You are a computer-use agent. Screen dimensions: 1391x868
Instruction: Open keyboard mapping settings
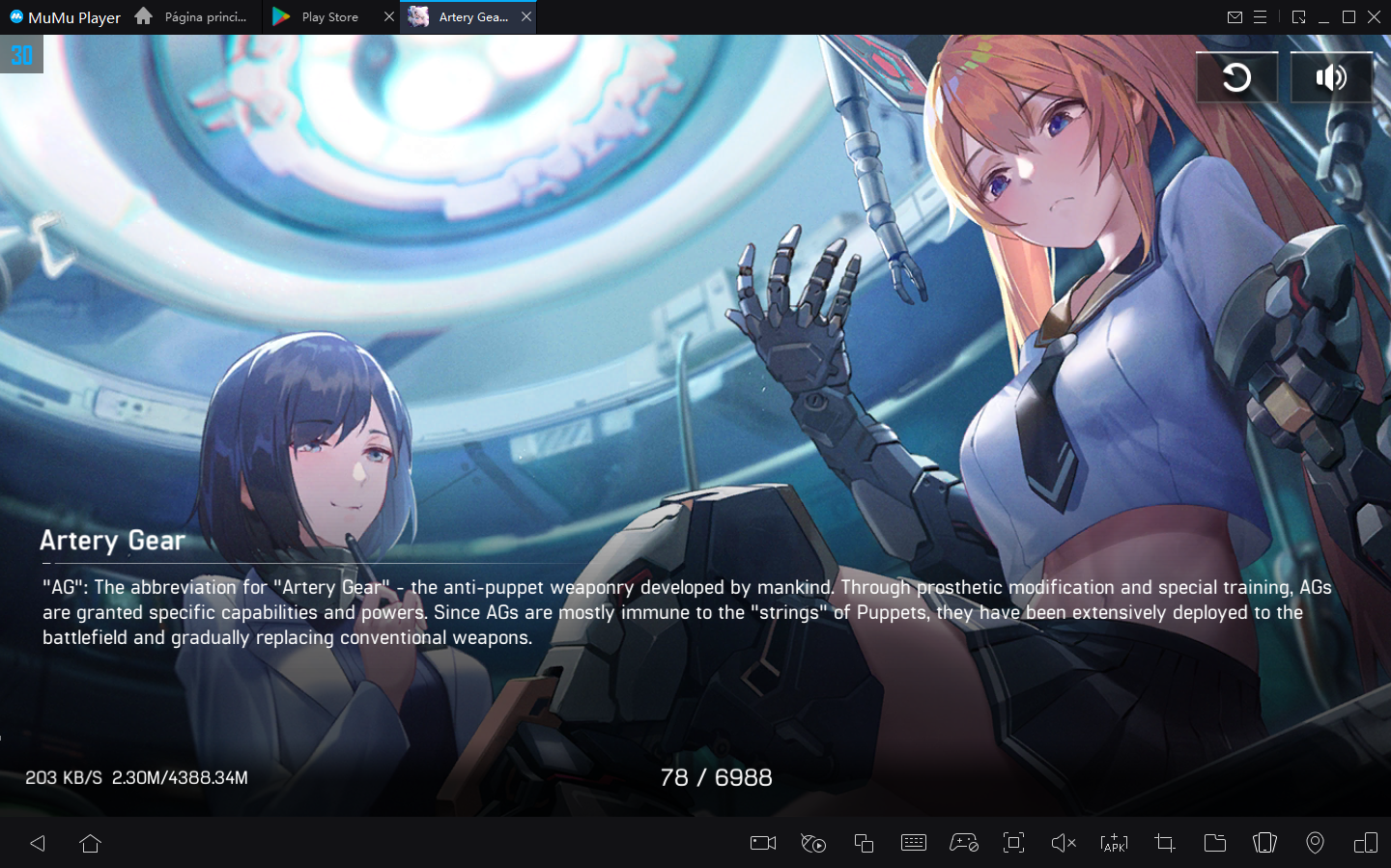click(x=913, y=843)
